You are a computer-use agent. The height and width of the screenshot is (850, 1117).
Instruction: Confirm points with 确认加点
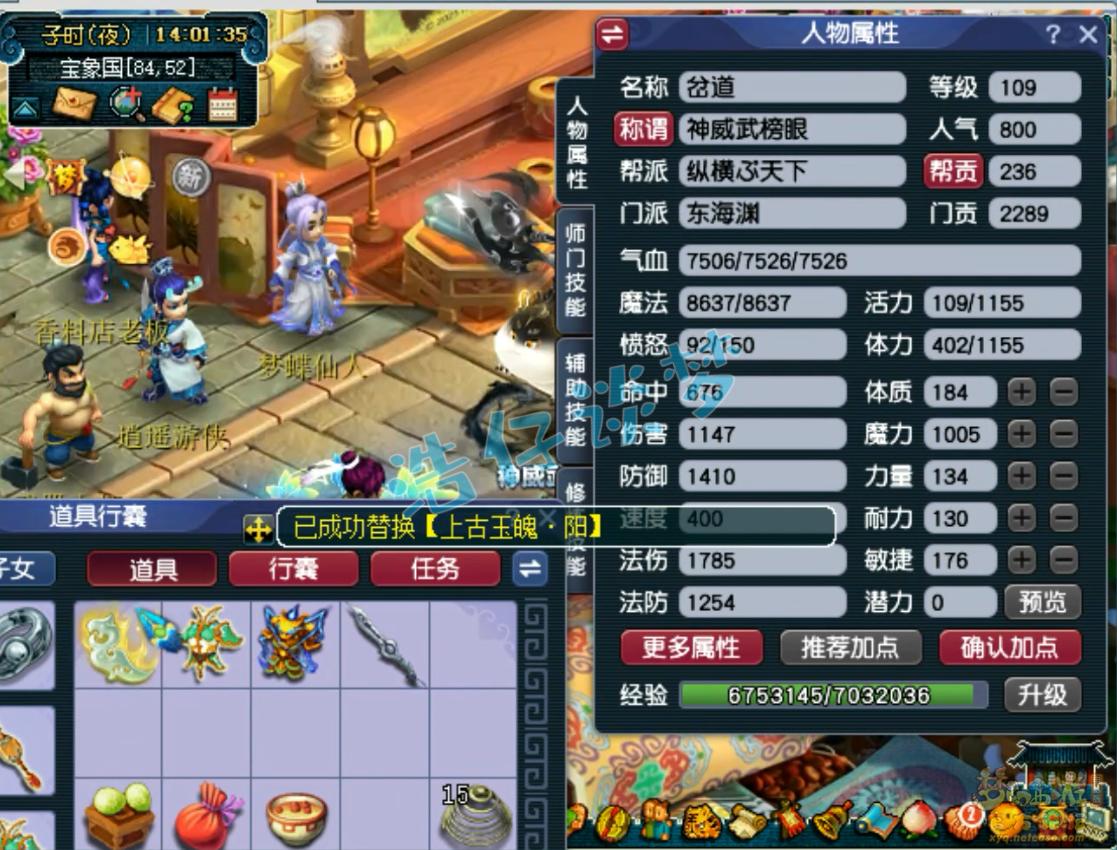(x=1010, y=648)
